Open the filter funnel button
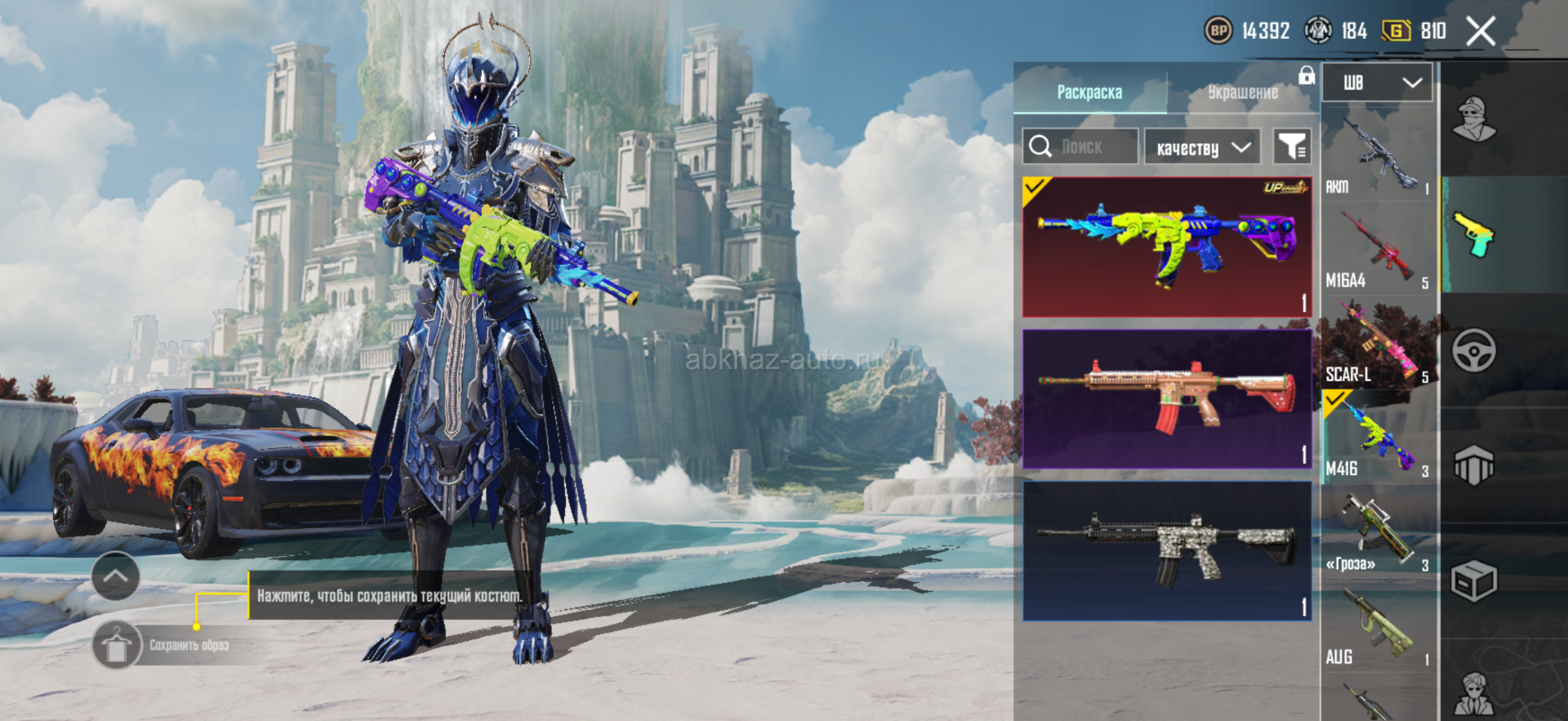The height and width of the screenshot is (721, 1568). [1292, 147]
